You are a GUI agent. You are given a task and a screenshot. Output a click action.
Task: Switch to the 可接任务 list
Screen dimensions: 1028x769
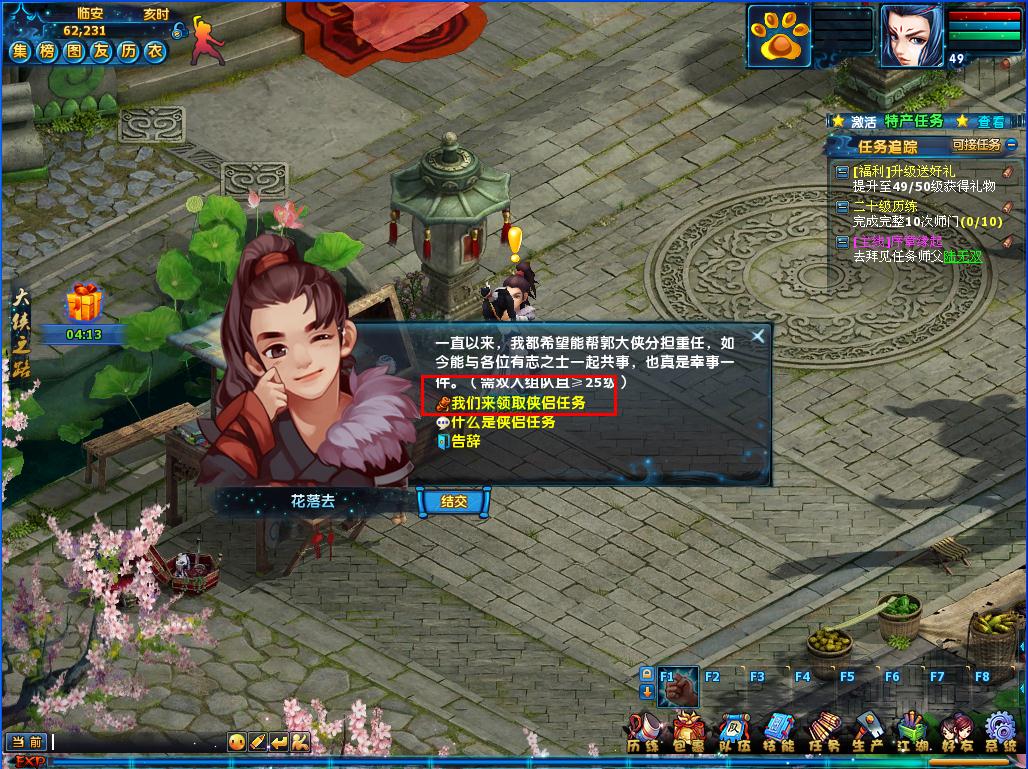(x=976, y=145)
